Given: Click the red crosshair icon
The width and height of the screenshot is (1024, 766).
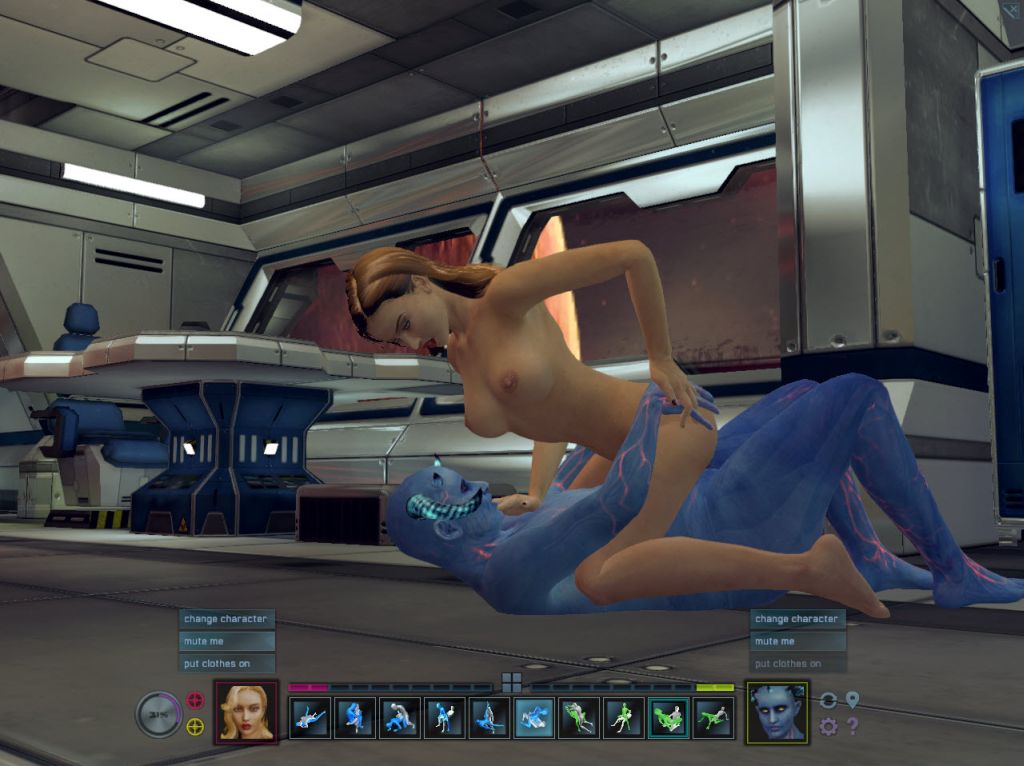Looking at the screenshot, I should (196, 700).
